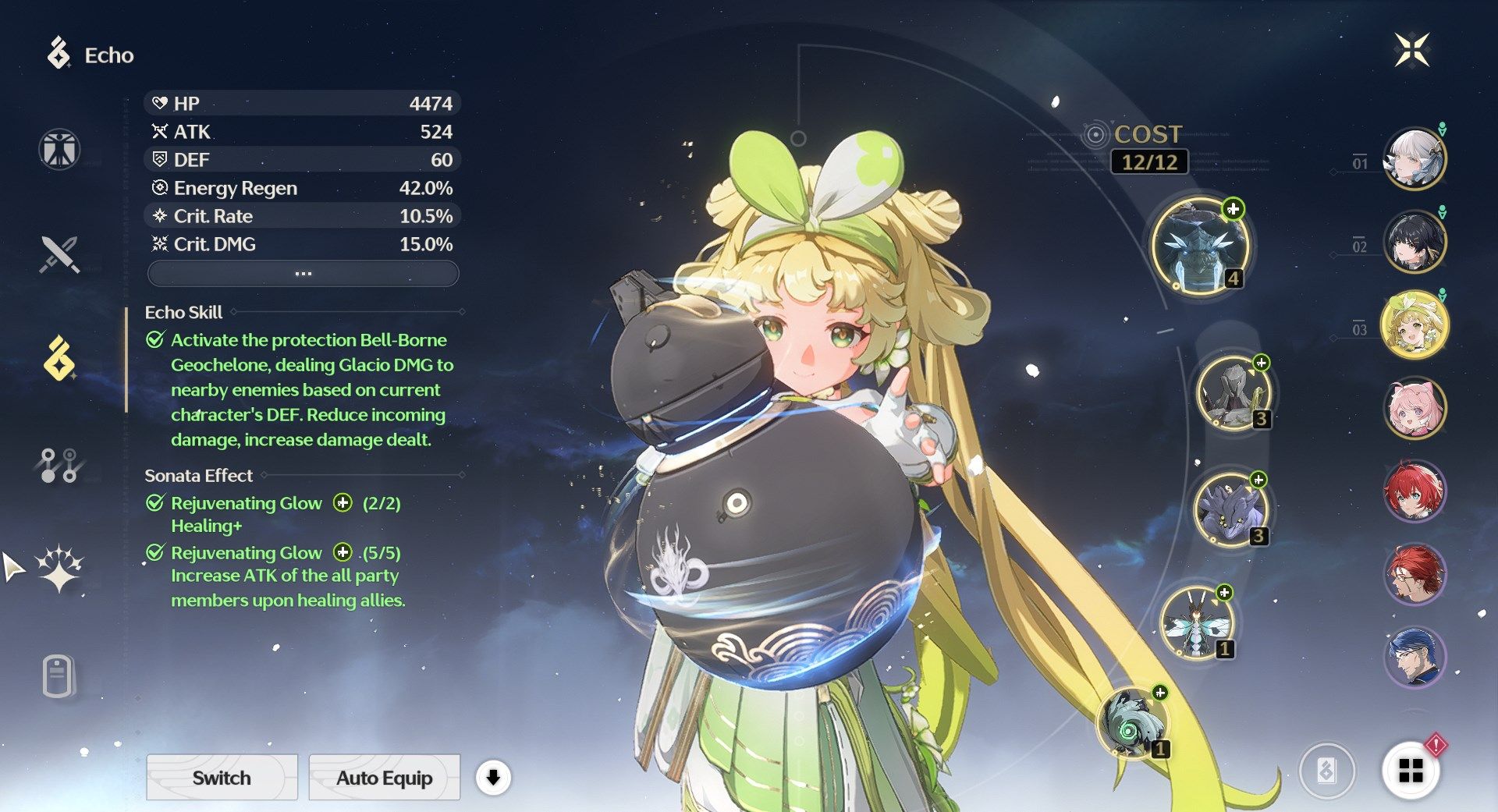Image resolution: width=1498 pixels, height=812 pixels.
Task: Open the forte skill nodes tab
Action: (59, 465)
